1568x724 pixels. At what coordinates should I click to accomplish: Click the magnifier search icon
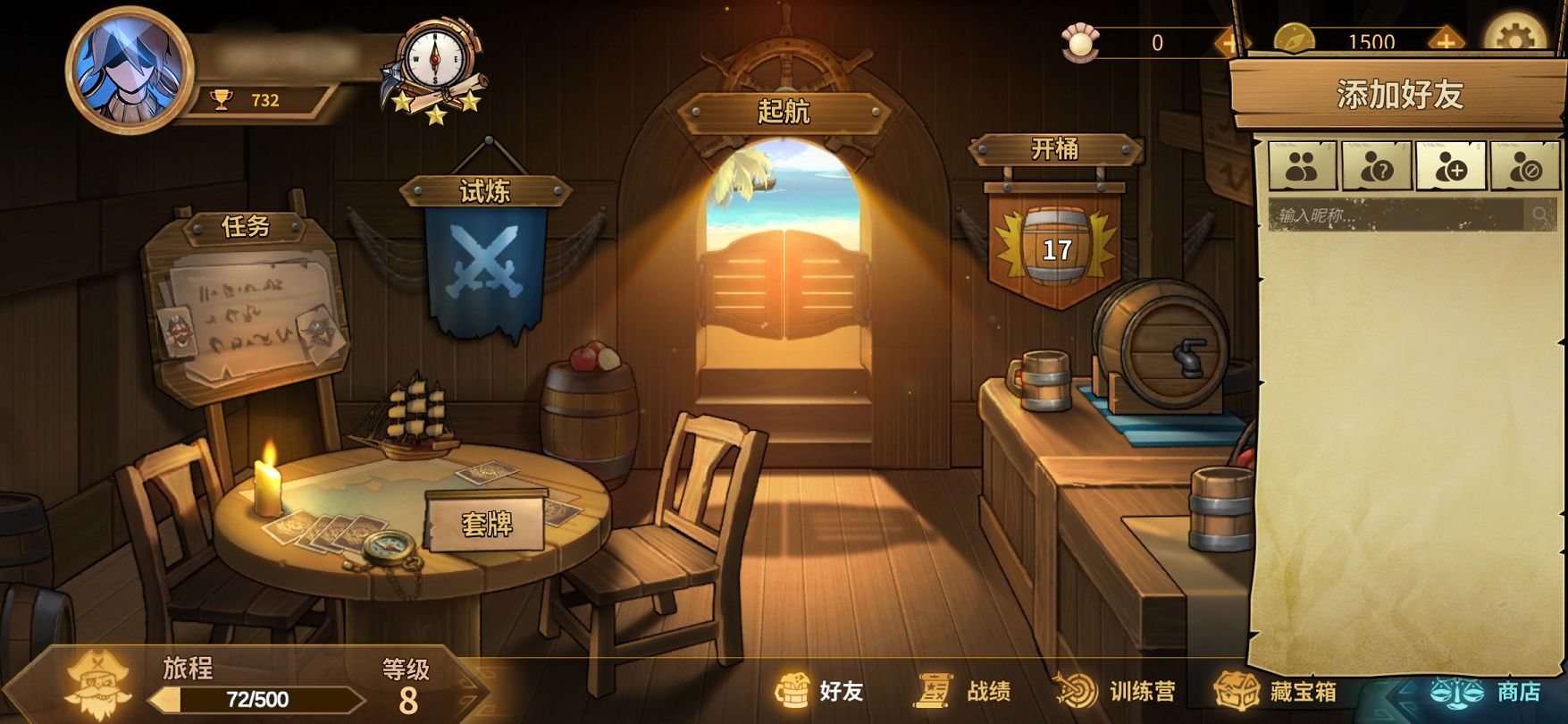pos(1540,215)
